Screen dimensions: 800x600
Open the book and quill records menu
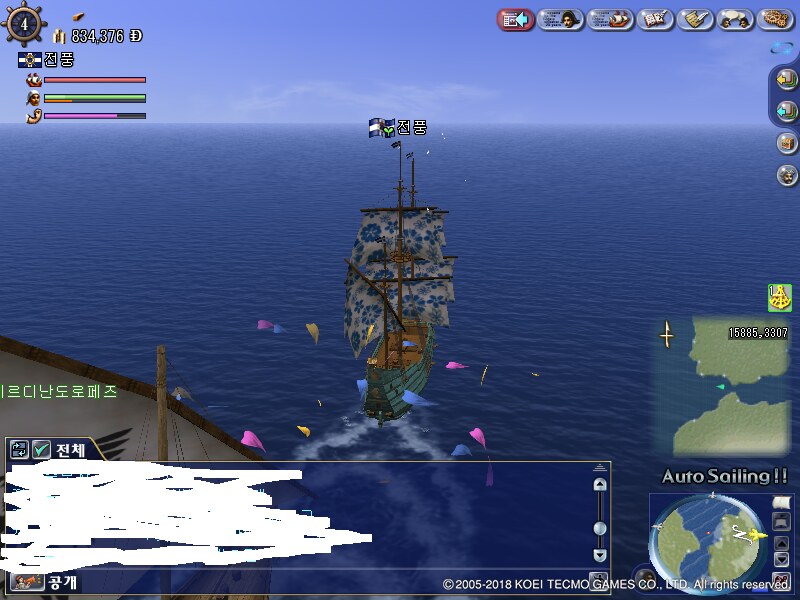pos(655,19)
